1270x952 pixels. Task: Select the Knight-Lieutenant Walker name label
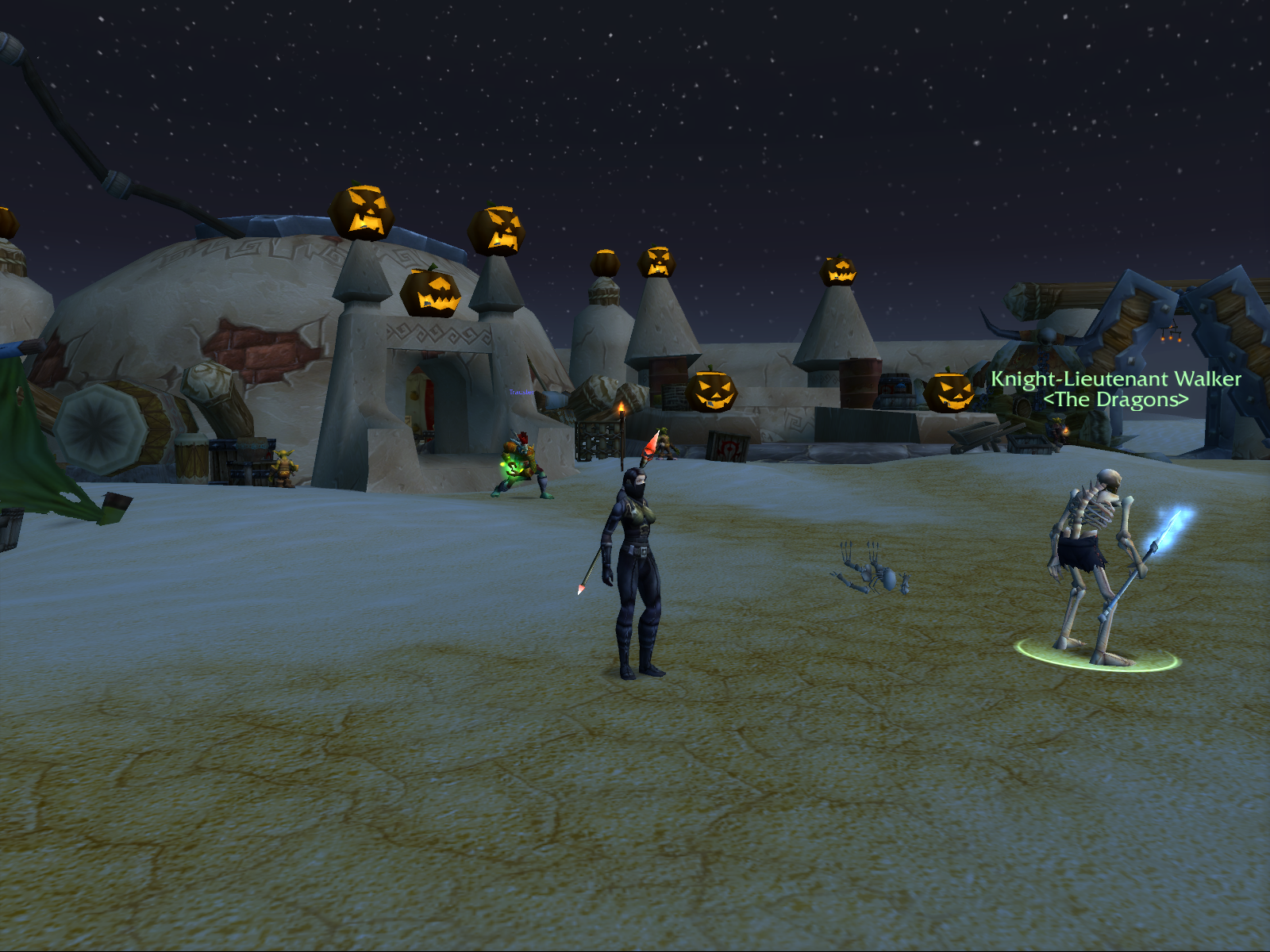[1115, 379]
